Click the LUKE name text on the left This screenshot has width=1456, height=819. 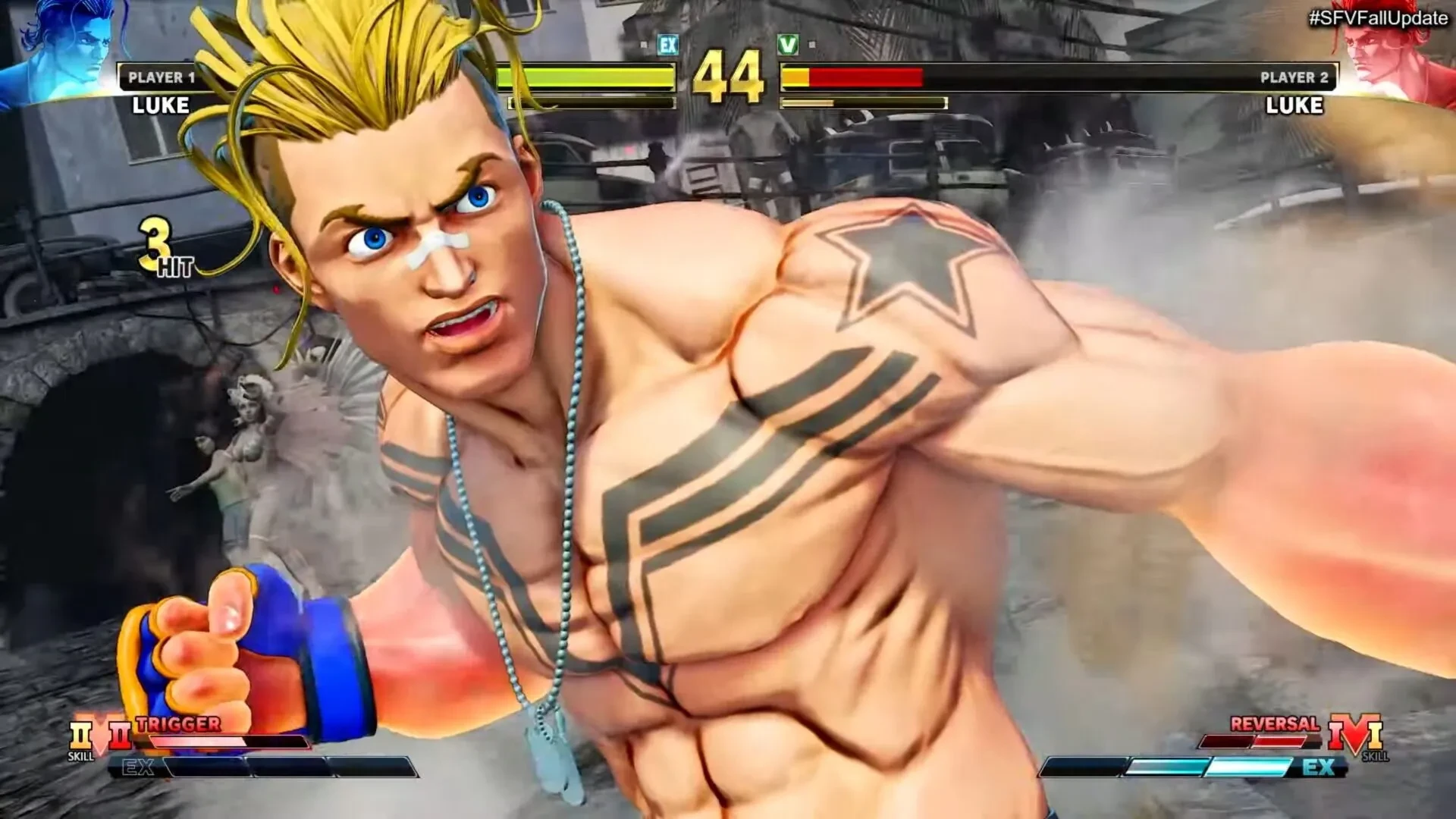(x=159, y=106)
